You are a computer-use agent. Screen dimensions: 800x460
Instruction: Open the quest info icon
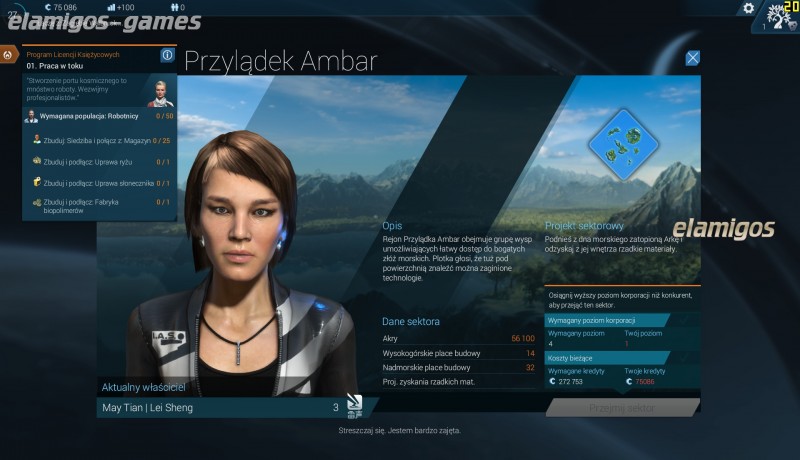pyautogui.click(x=167, y=55)
